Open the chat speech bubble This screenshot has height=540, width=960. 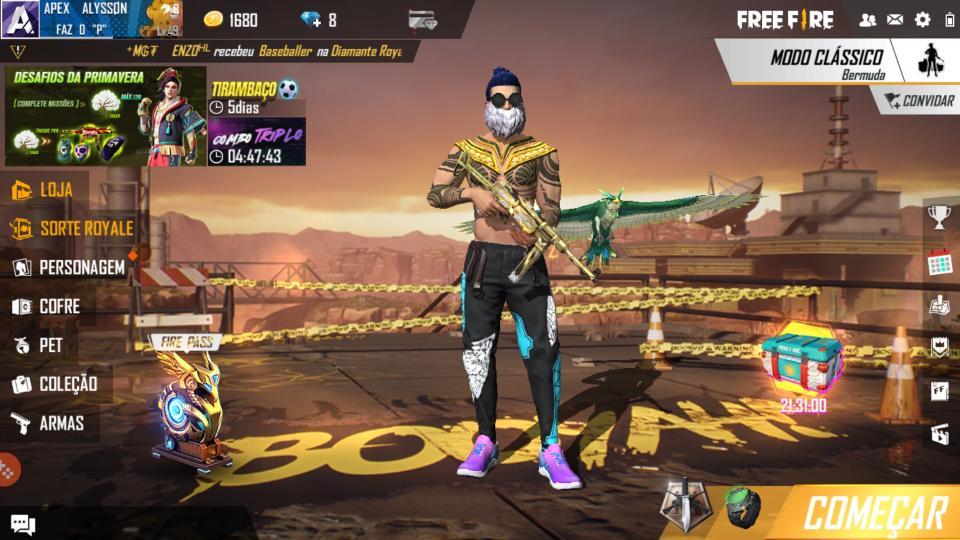tap(22, 524)
